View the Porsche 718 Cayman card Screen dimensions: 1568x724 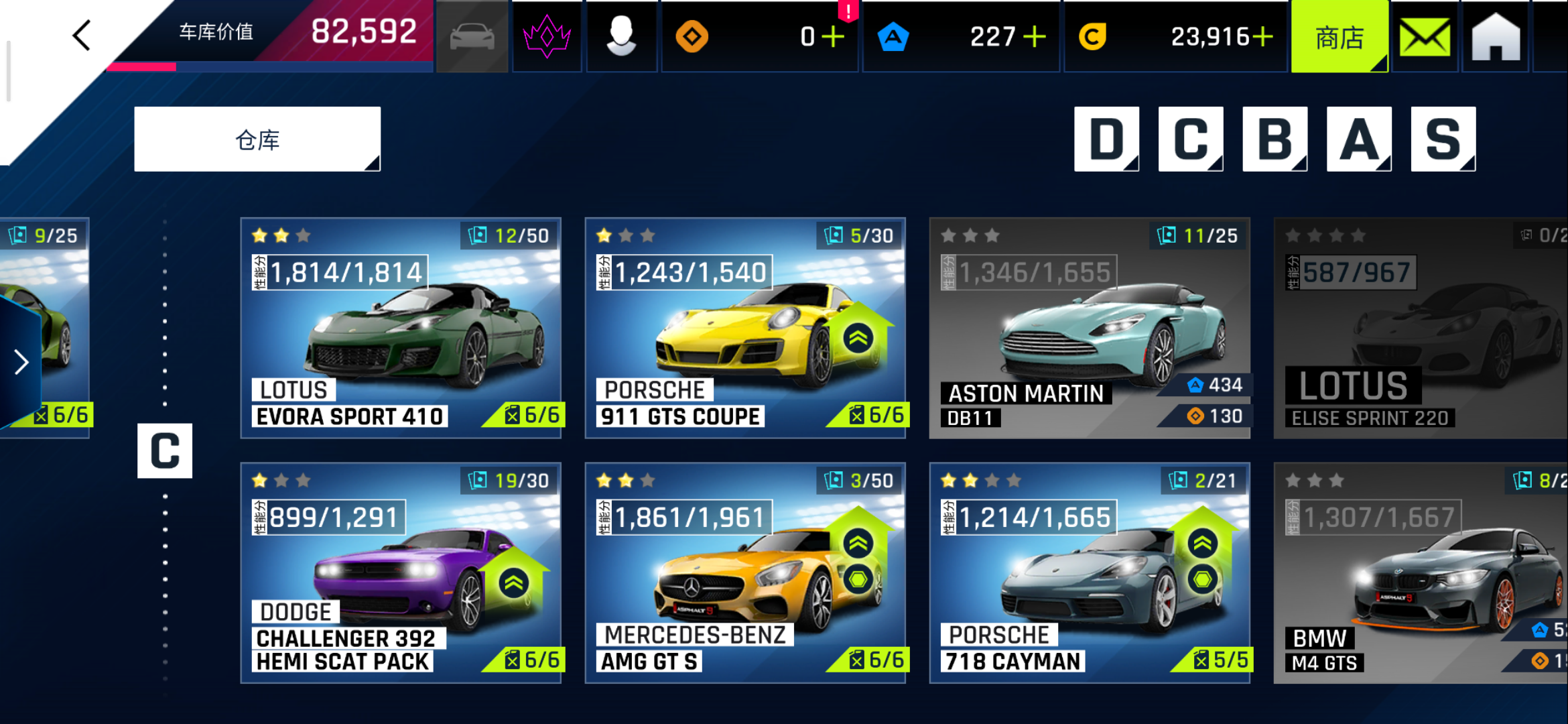tap(1090, 573)
